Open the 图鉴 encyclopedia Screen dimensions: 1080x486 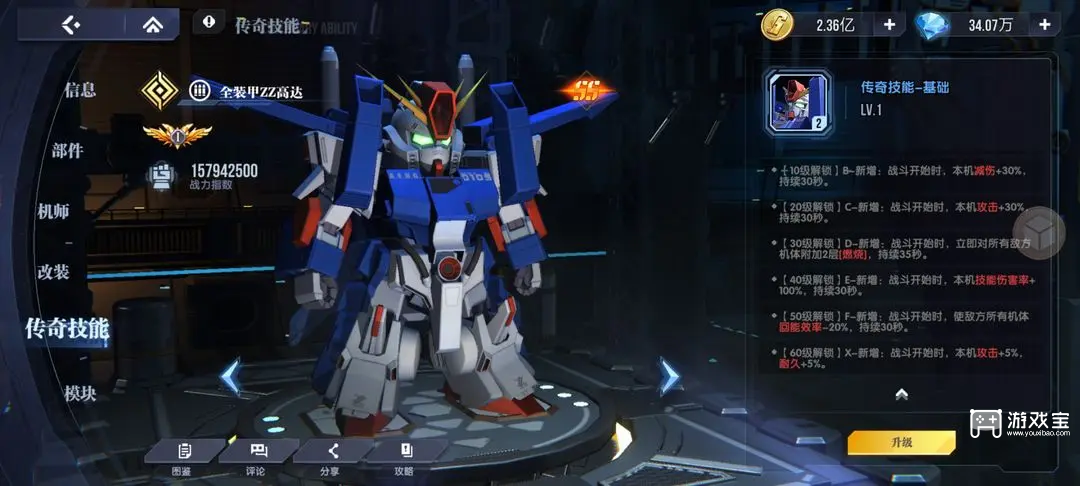pyautogui.click(x=183, y=456)
